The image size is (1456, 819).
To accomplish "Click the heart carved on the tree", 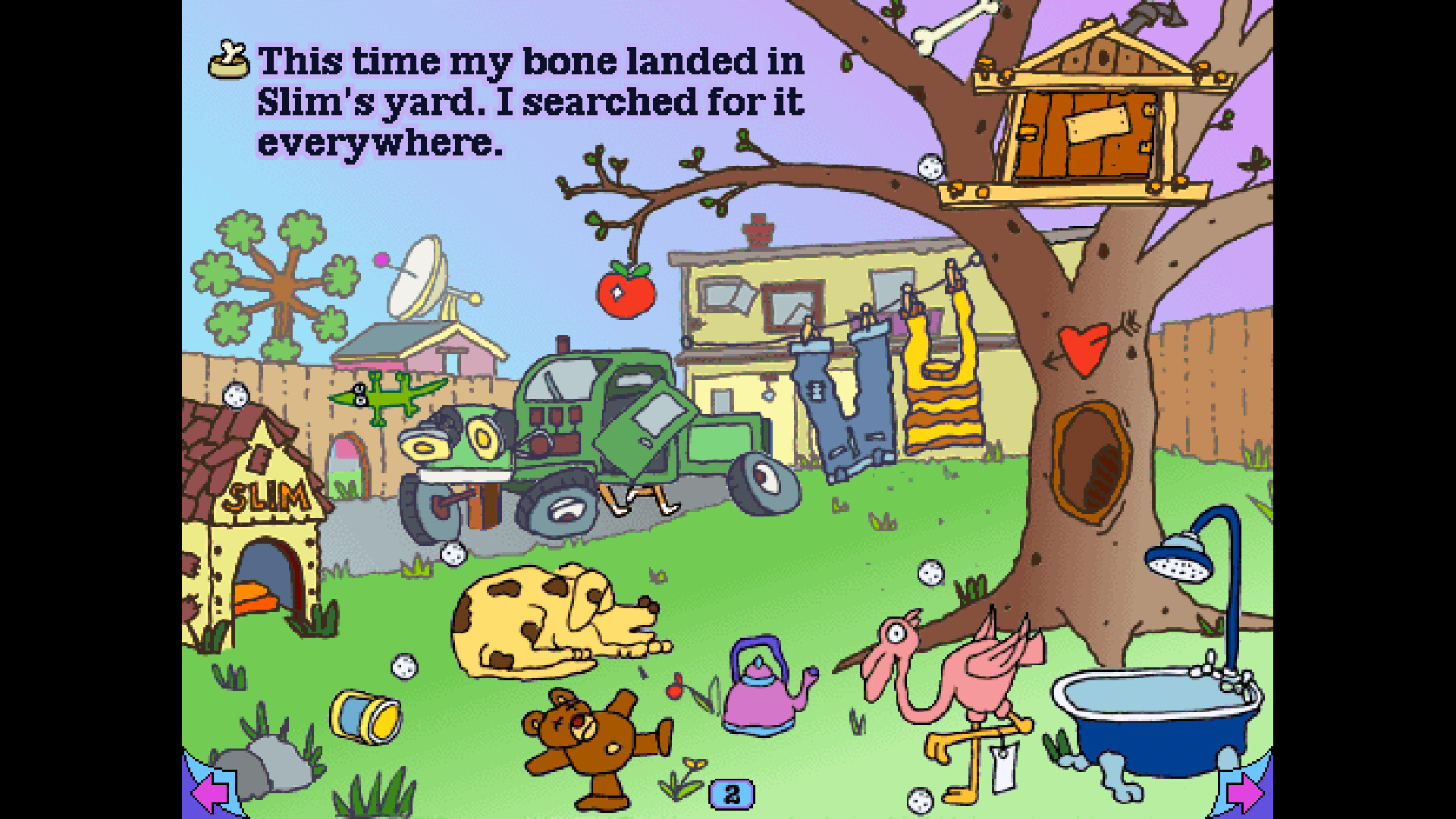I will click(1083, 349).
